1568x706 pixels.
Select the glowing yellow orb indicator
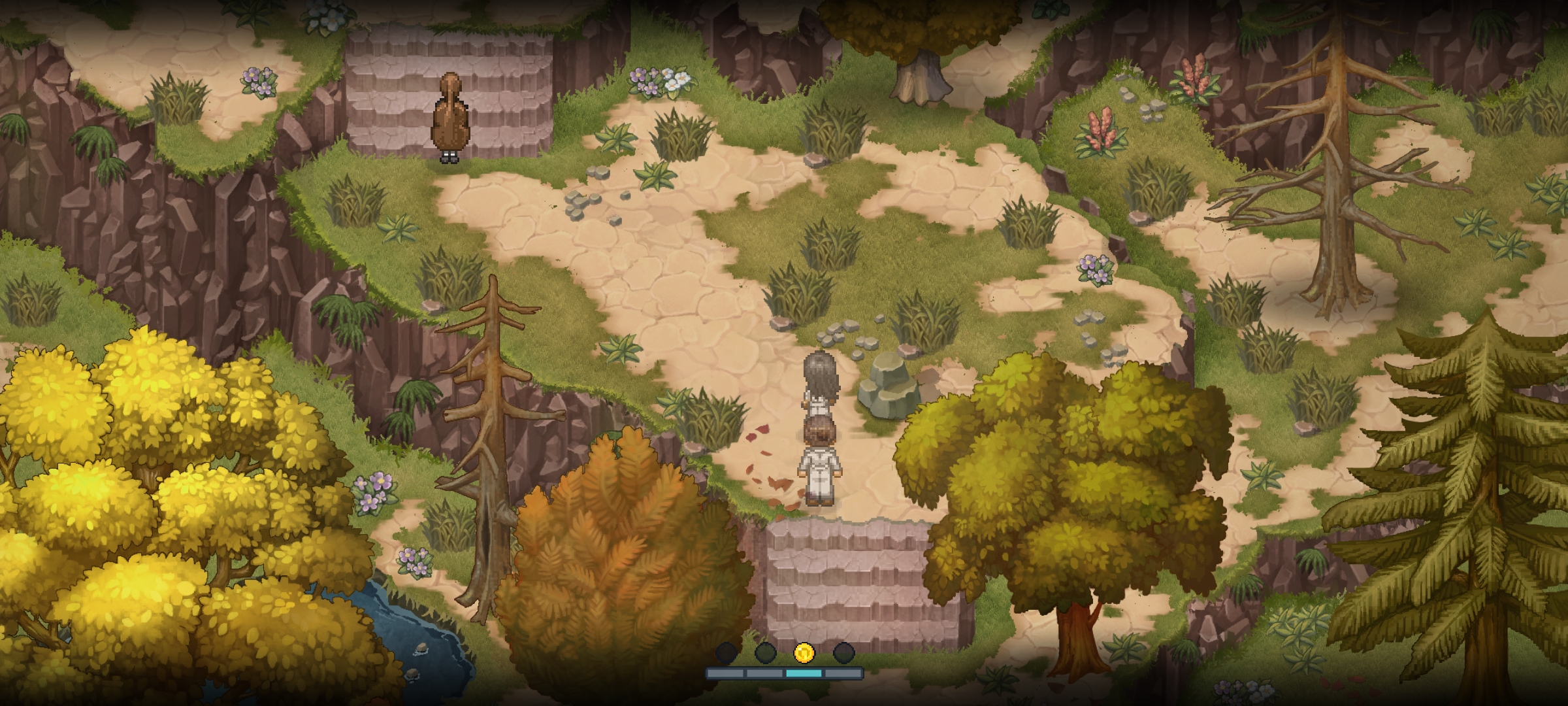pos(804,652)
